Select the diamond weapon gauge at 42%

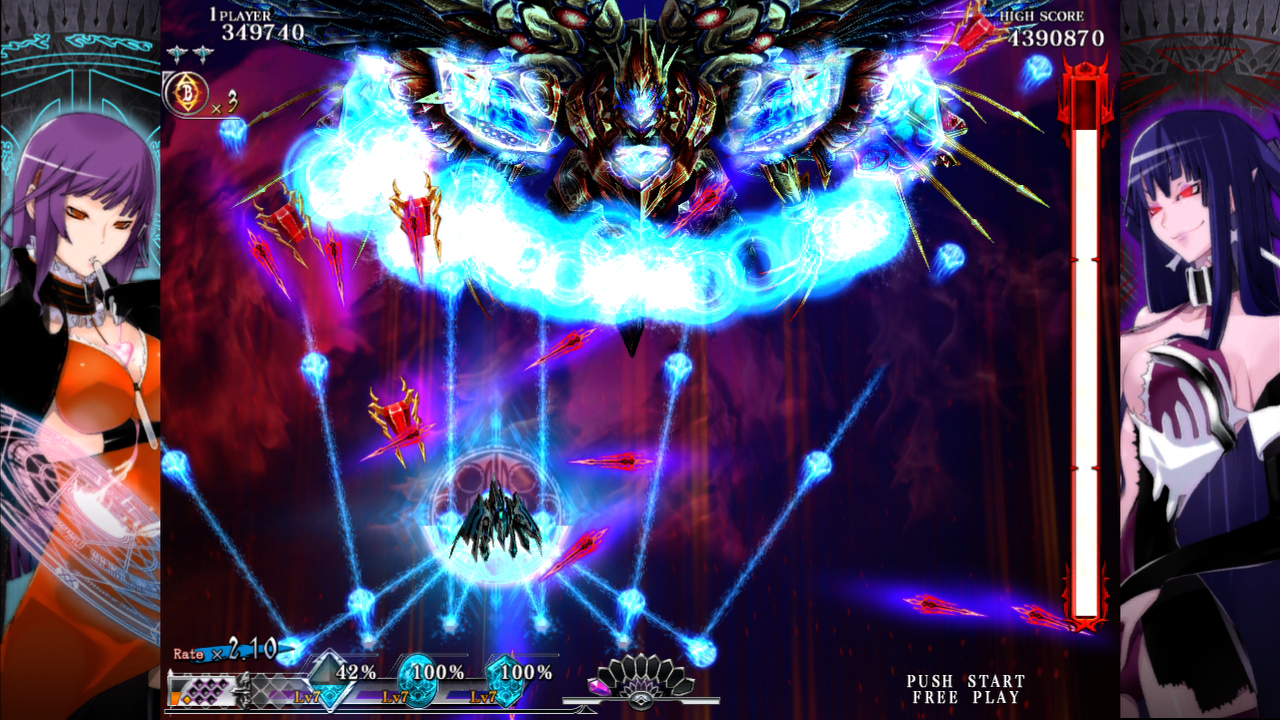330,680
